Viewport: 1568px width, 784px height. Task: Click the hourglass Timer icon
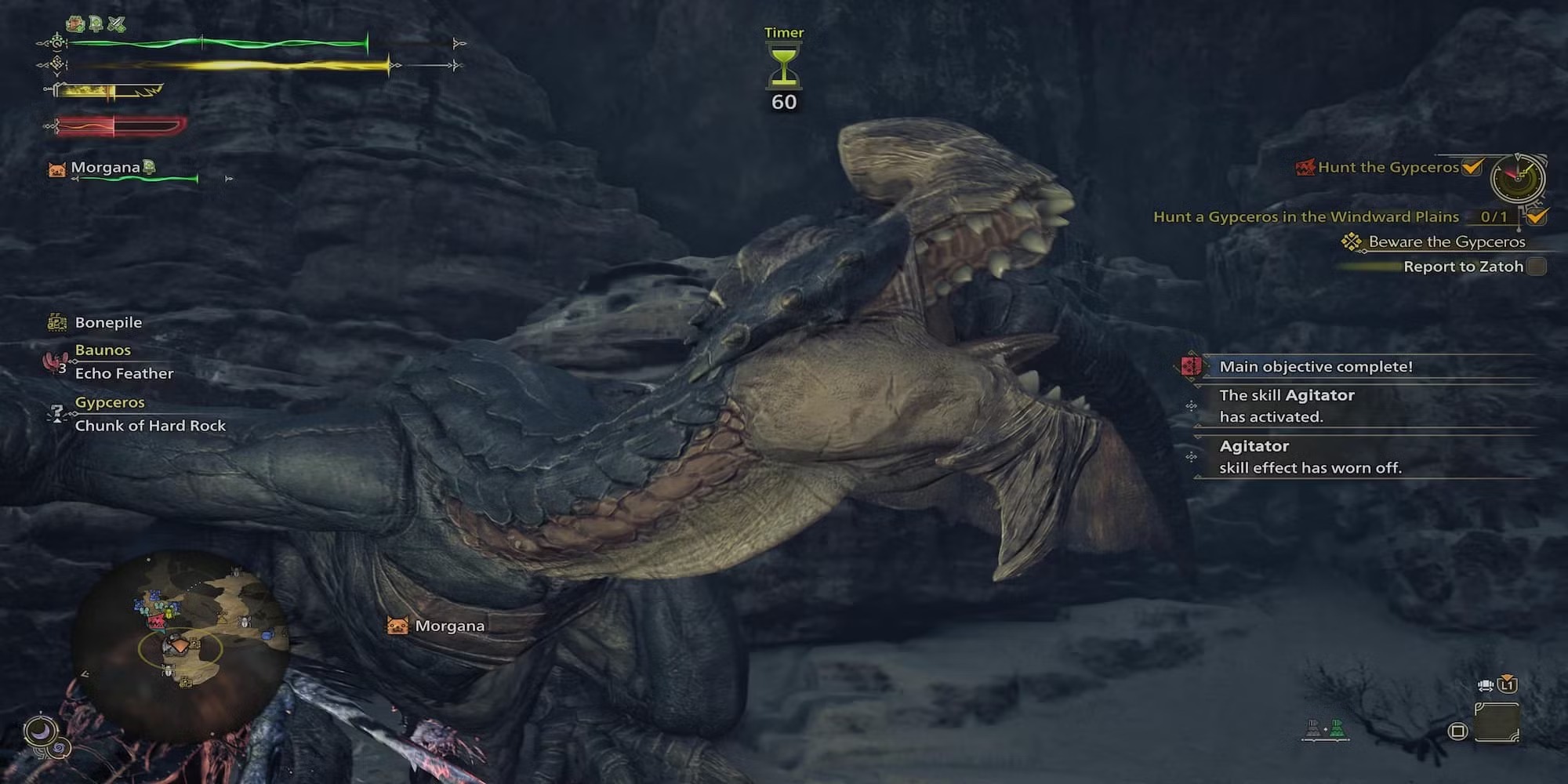(x=783, y=67)
